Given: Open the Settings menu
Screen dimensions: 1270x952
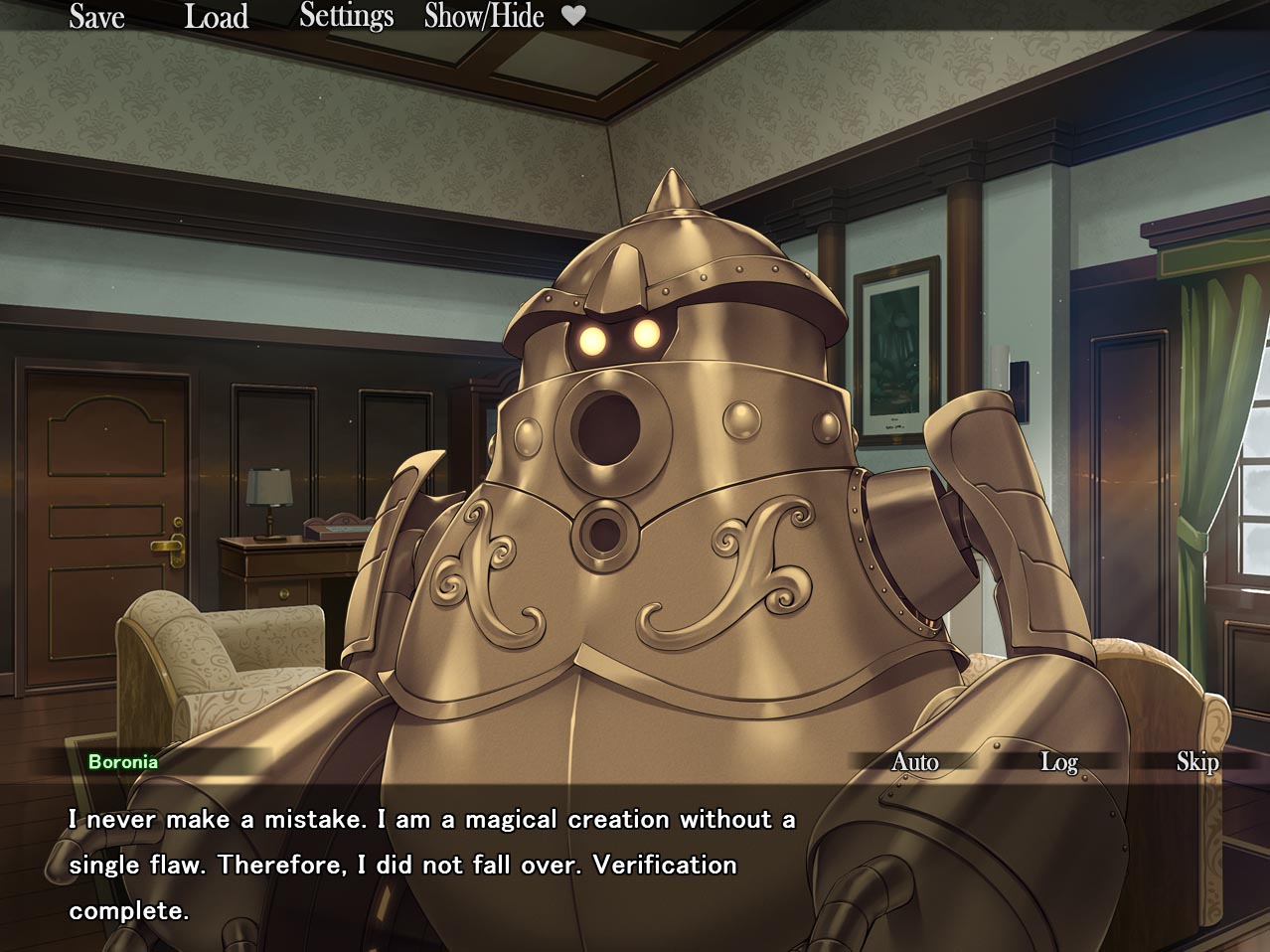Looking at the screenshot, I should point(346,17).
